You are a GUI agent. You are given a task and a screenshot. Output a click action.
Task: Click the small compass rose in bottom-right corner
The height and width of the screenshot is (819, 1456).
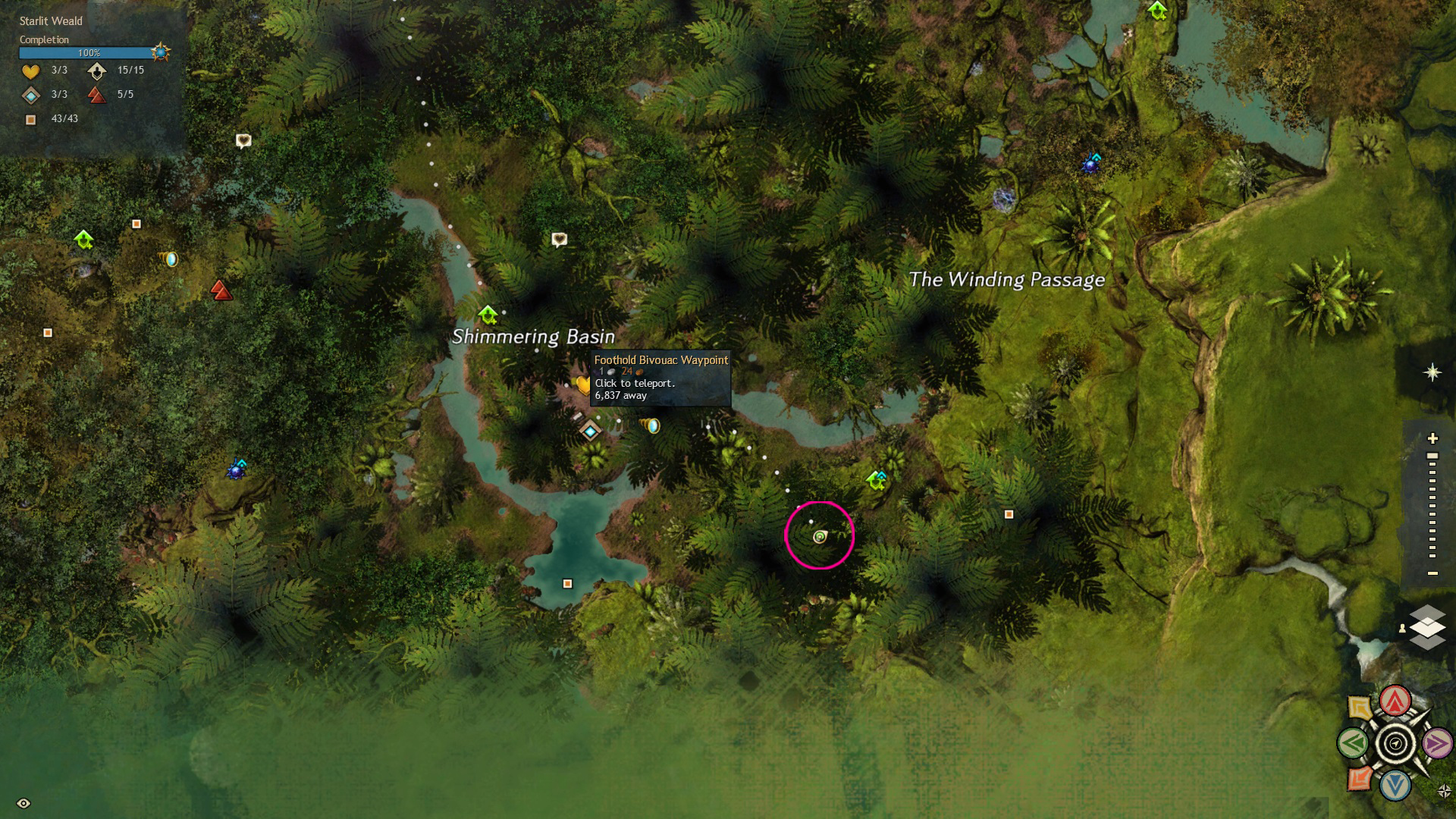point(1444,792)
